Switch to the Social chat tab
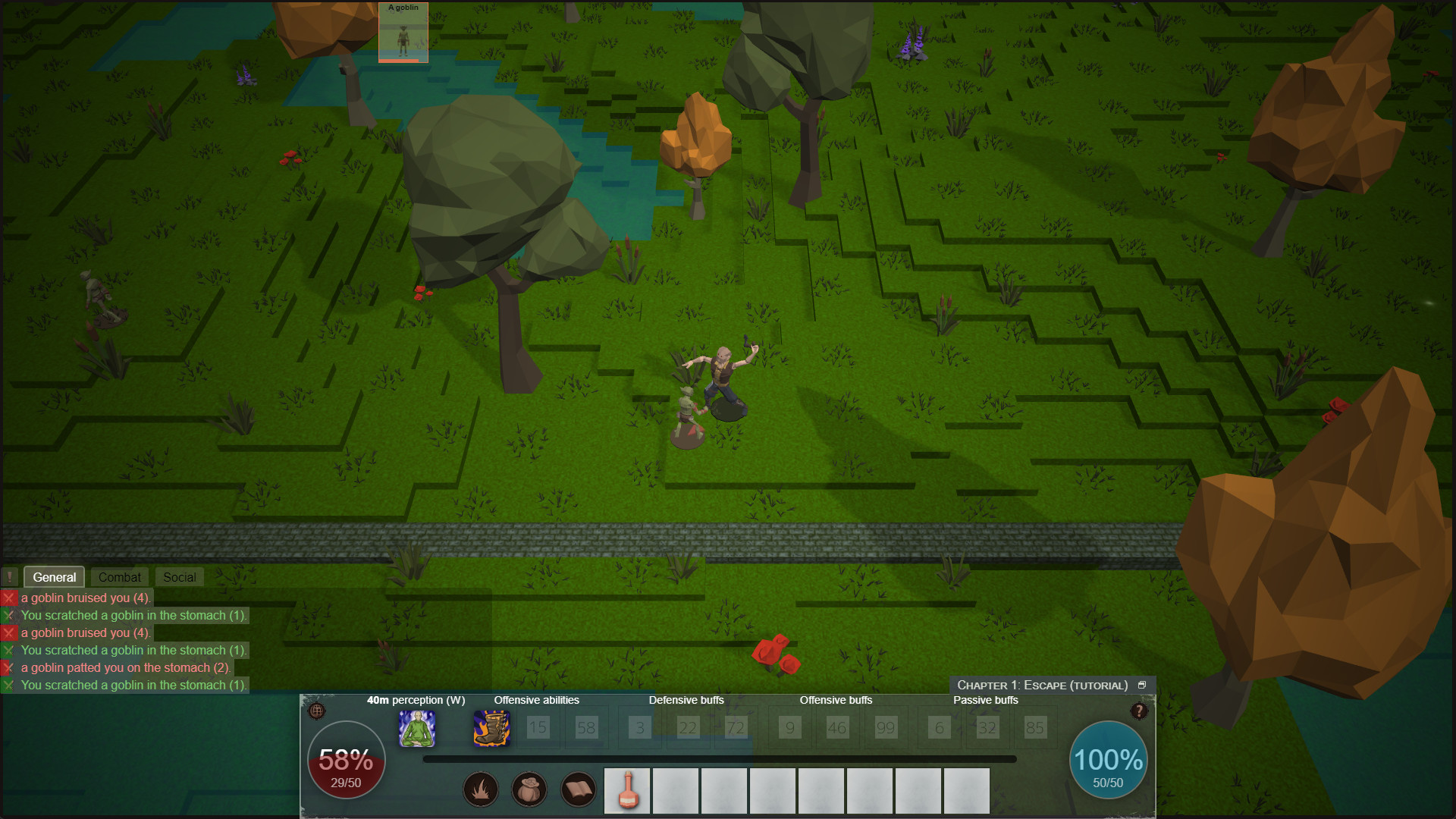This screenshot has height=819, width=1456. [x=179, y=577]
